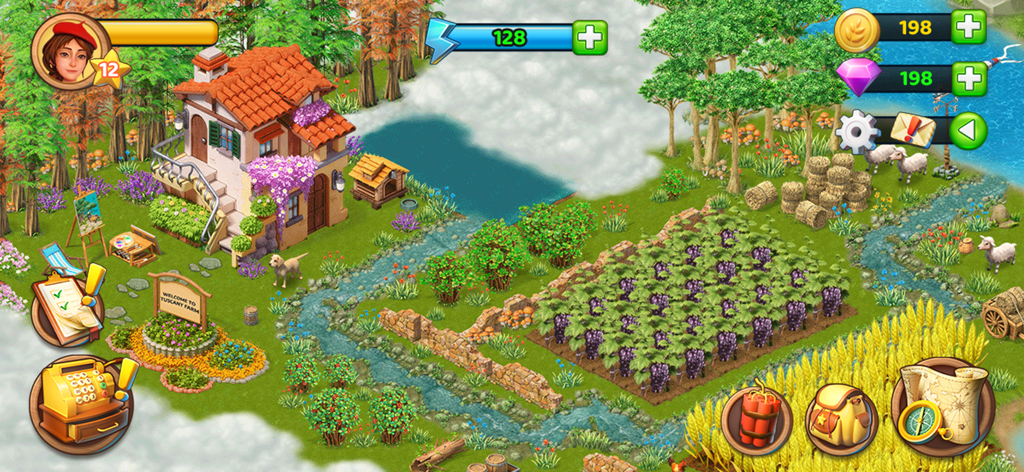The image size is (1024, 472).
Task: Open the map and compass button
Action: coord(941,407)
